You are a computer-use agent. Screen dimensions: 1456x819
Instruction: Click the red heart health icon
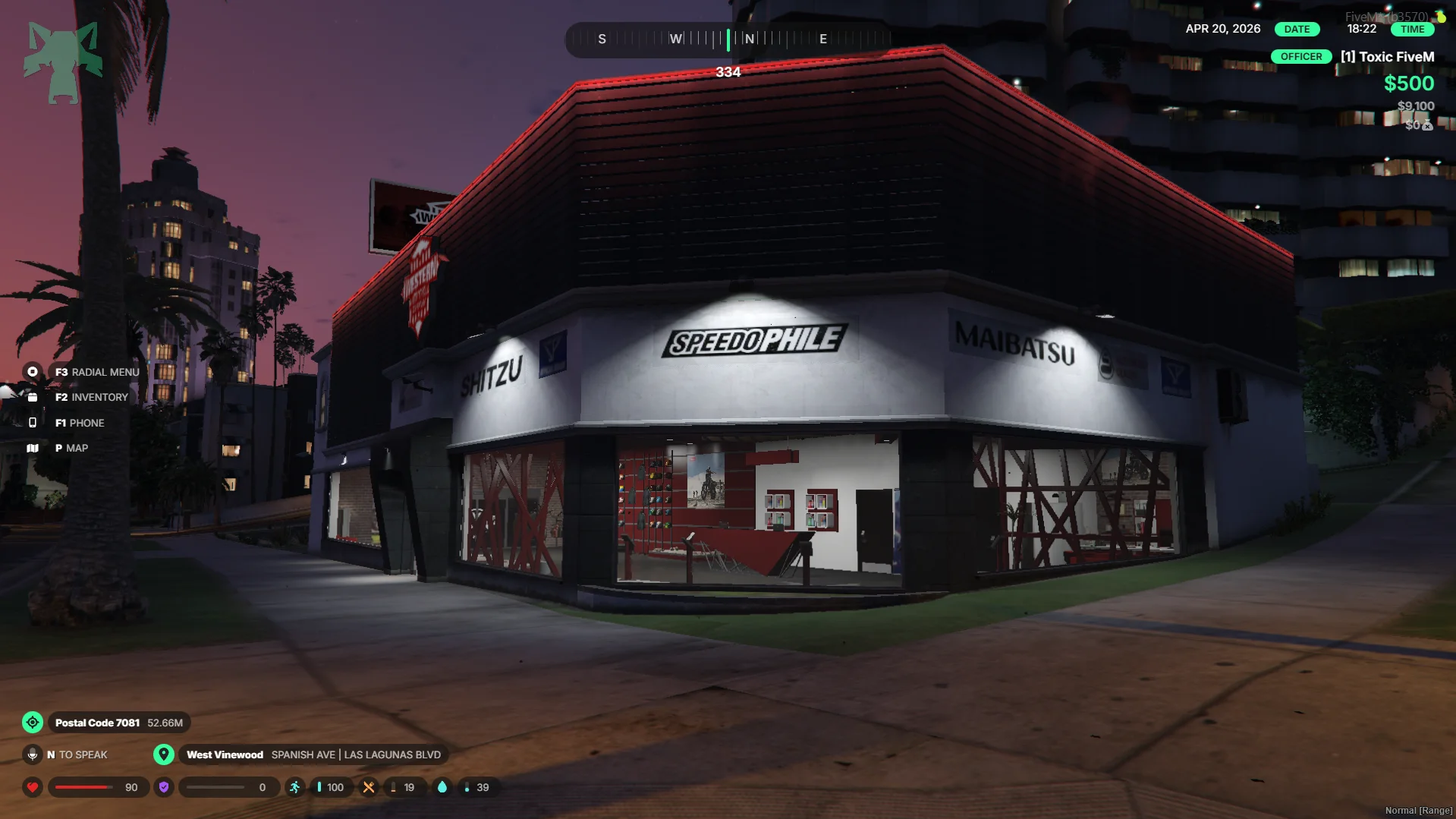tap(33, 787)
